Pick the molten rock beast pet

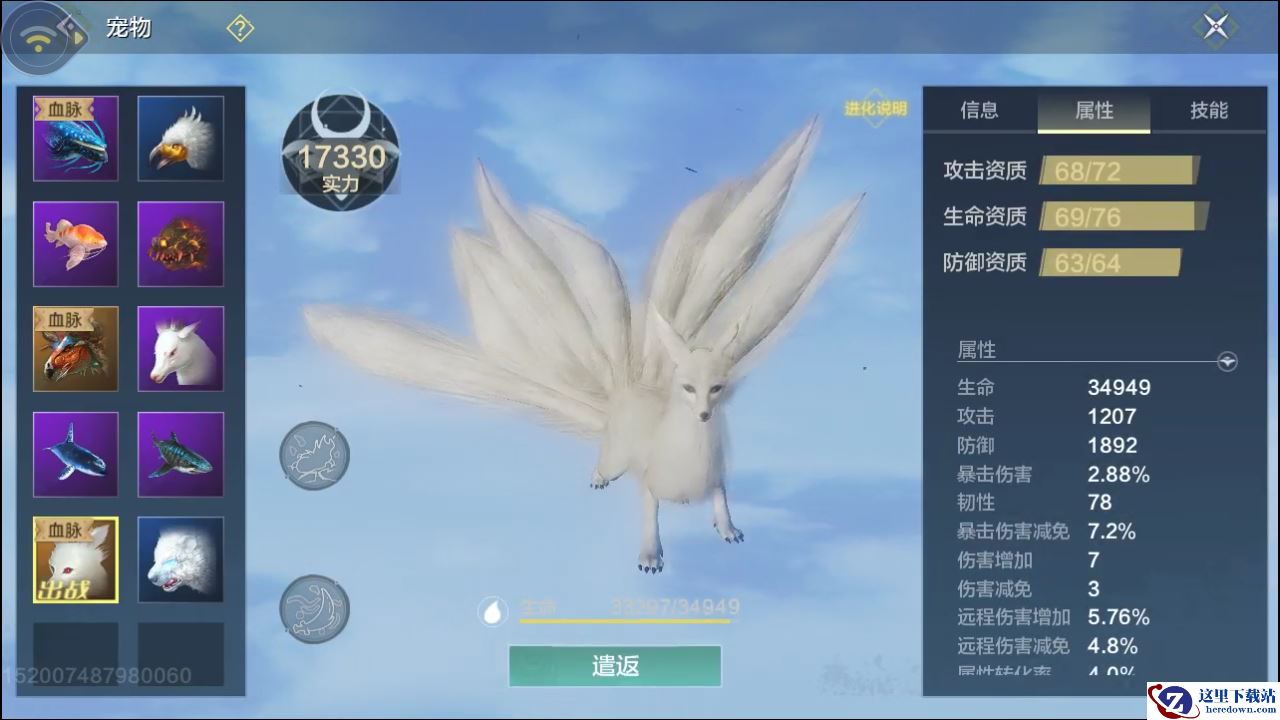click(x=180, y=244)
